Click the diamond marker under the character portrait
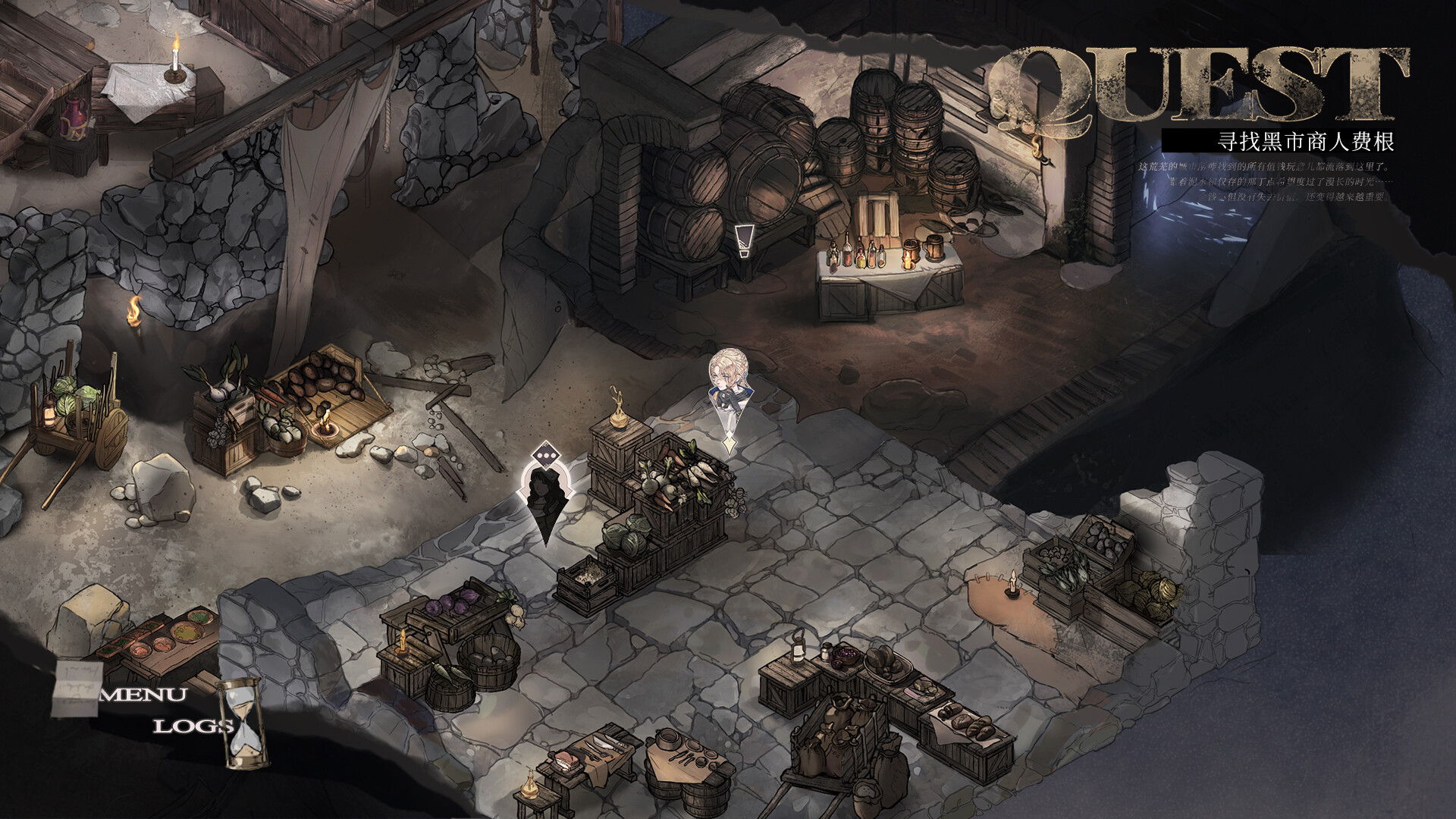This screenshot has width=1456, height=819. click(x=729, y=444)
